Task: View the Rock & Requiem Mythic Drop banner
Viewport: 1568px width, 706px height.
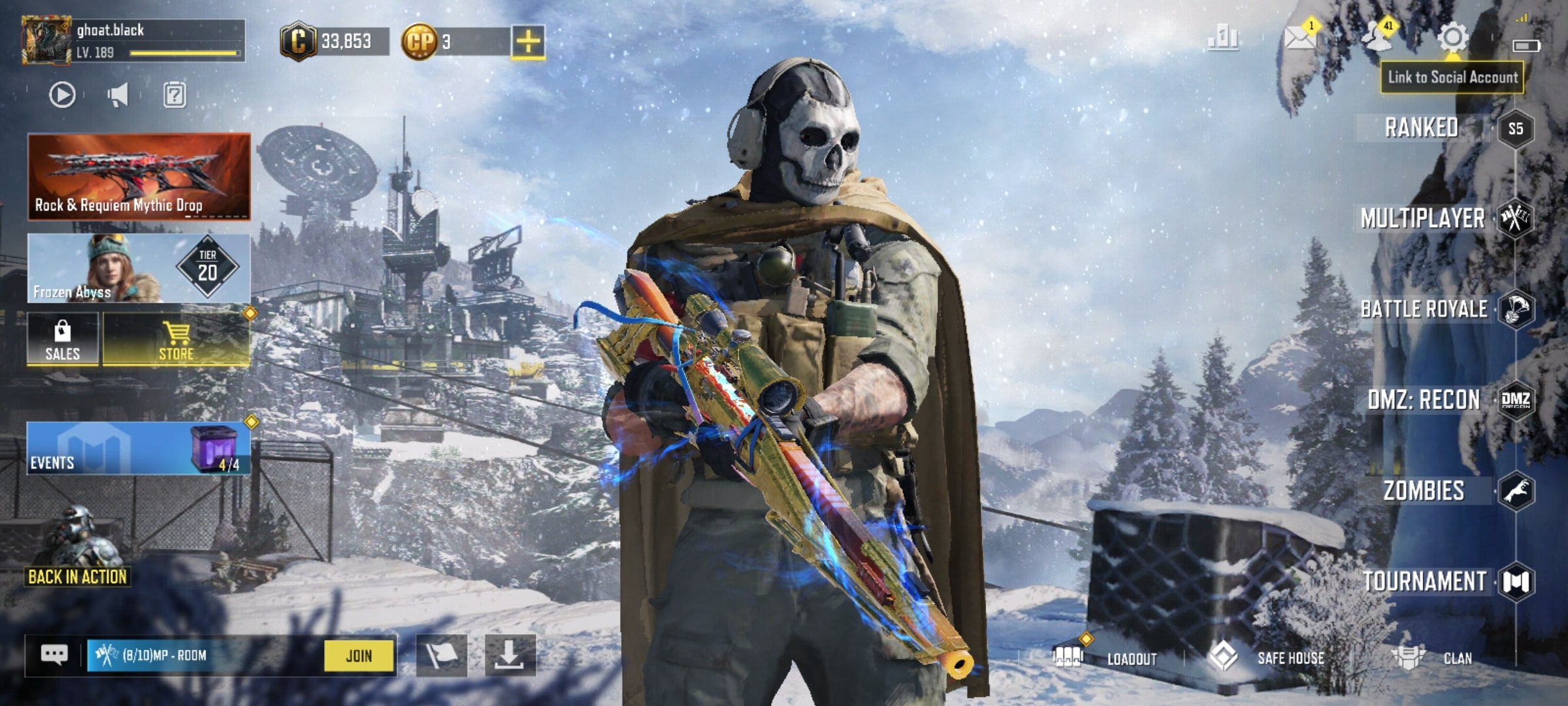Action: coord(139,176)
